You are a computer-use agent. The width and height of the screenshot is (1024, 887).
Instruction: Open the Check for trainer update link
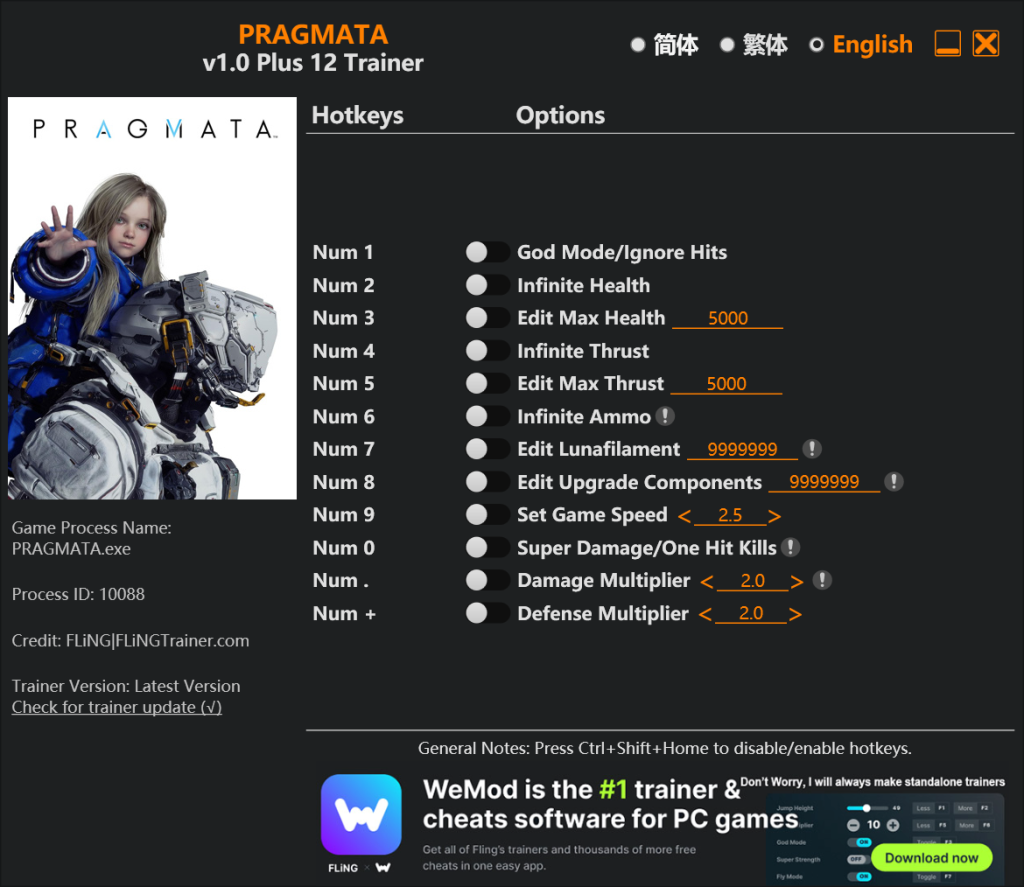pos(117,707)
